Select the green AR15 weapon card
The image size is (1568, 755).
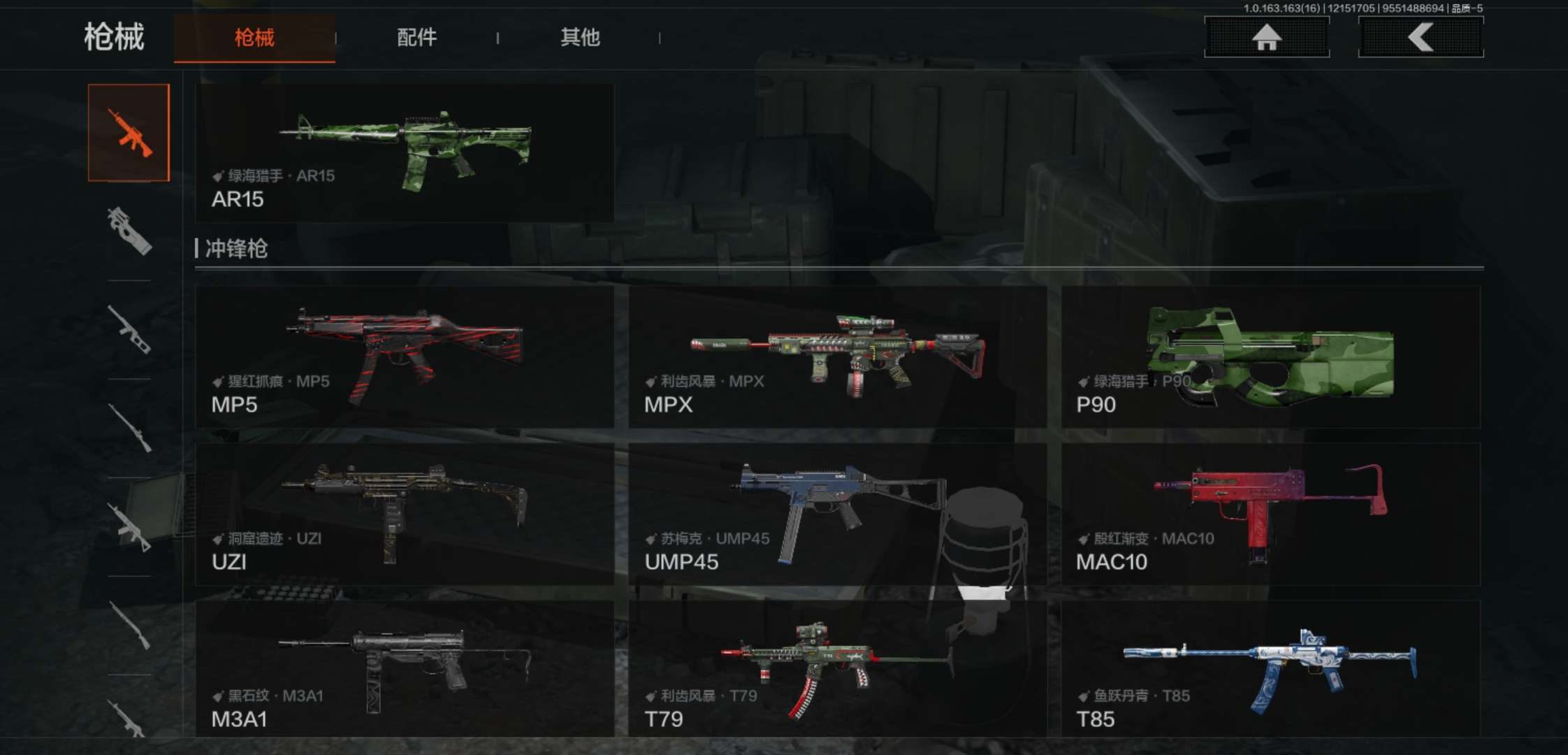click(x=405, y=153)
